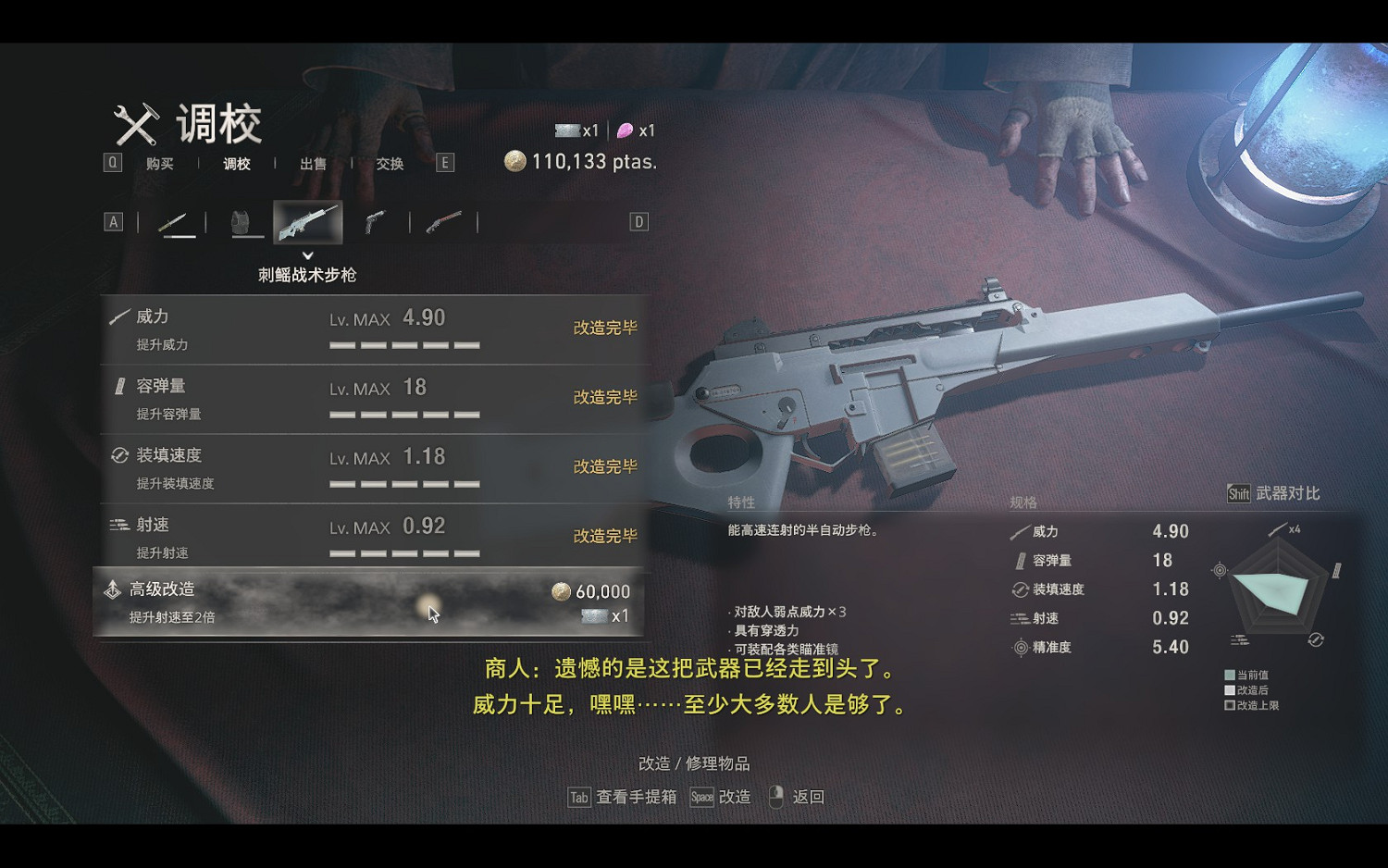
Task: Open the left weapon category navigation arrow A
Action: tap(114, 221)
